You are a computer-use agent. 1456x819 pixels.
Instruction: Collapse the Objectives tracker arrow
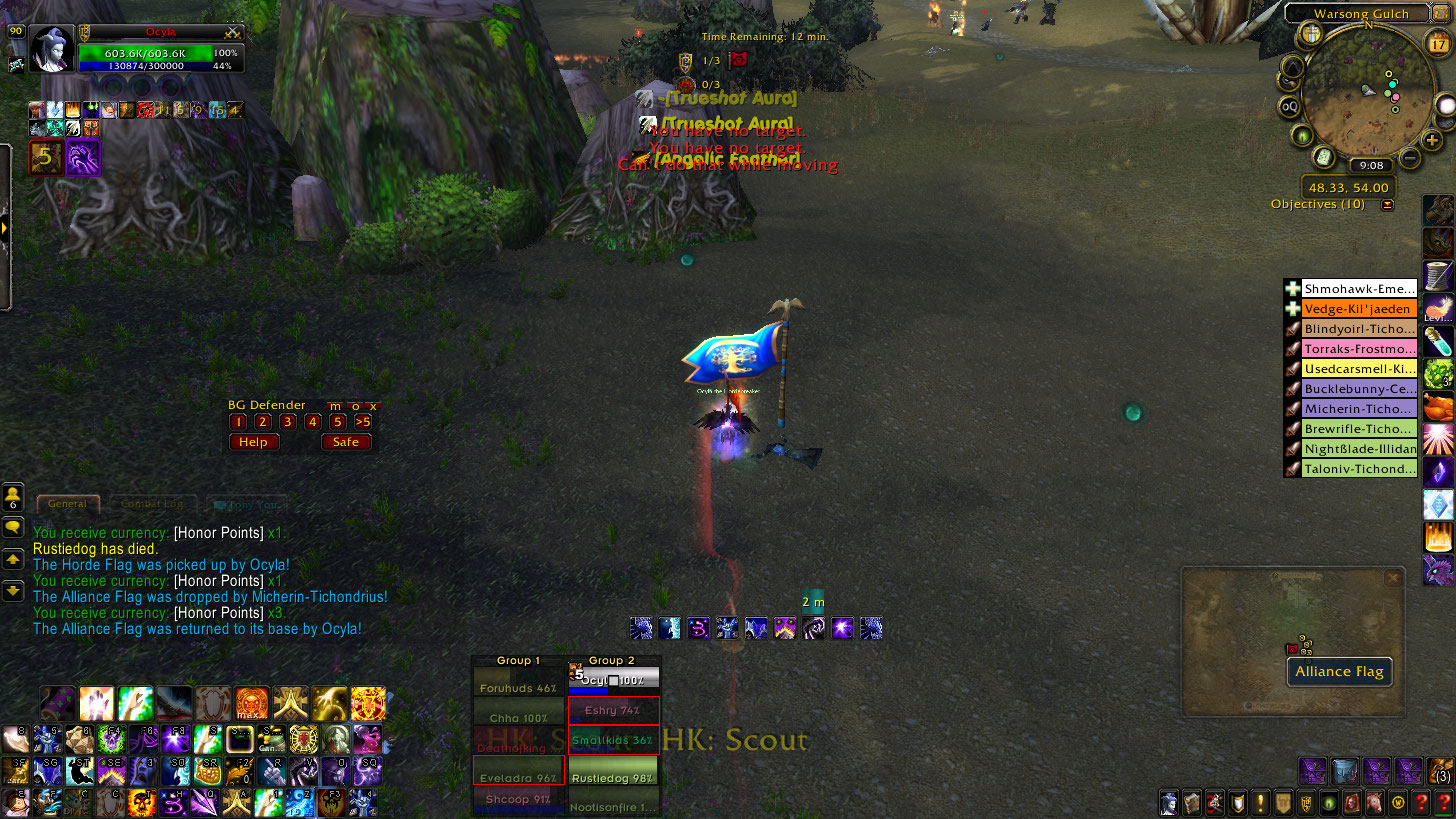[x=1387, y=205]
